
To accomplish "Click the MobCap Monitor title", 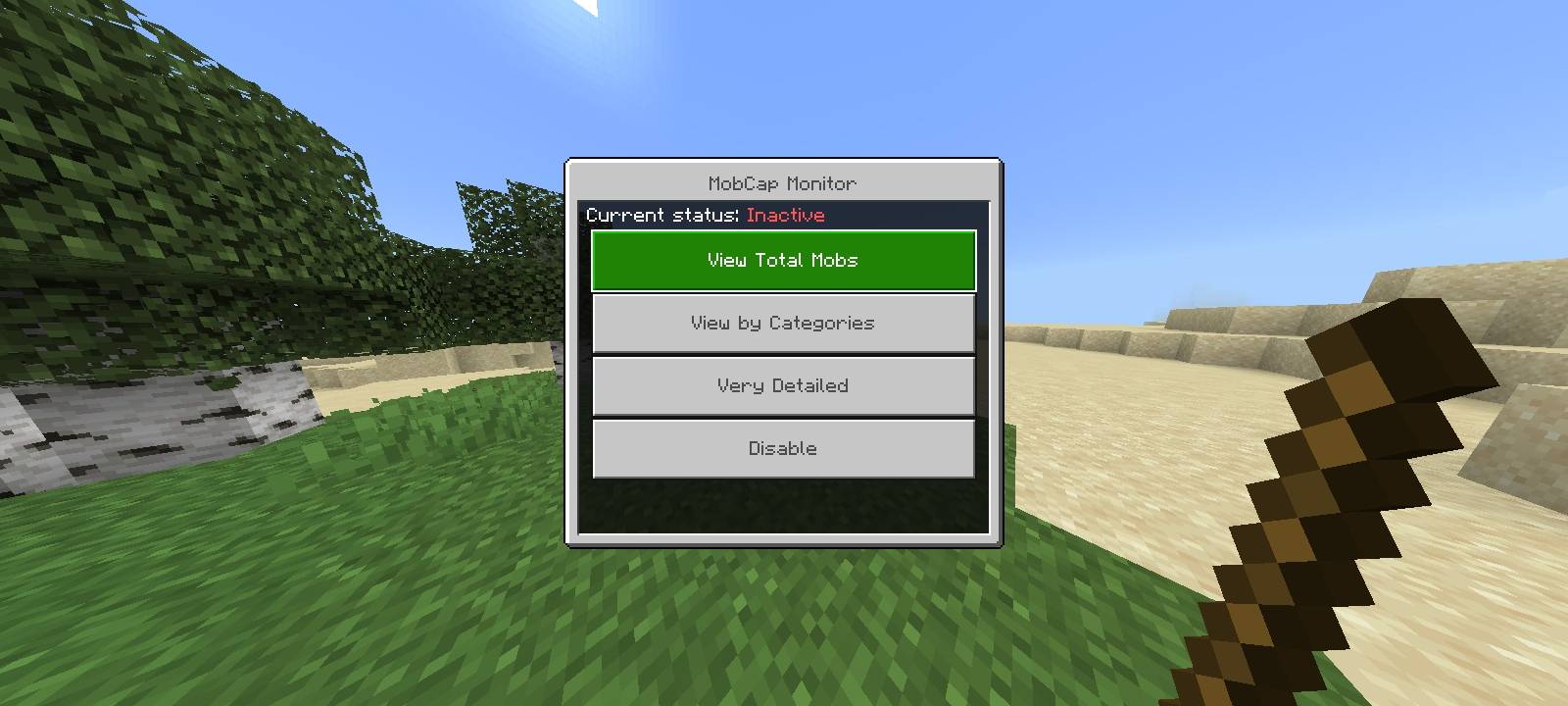I will pyautogui.click(x=782, y=183).
